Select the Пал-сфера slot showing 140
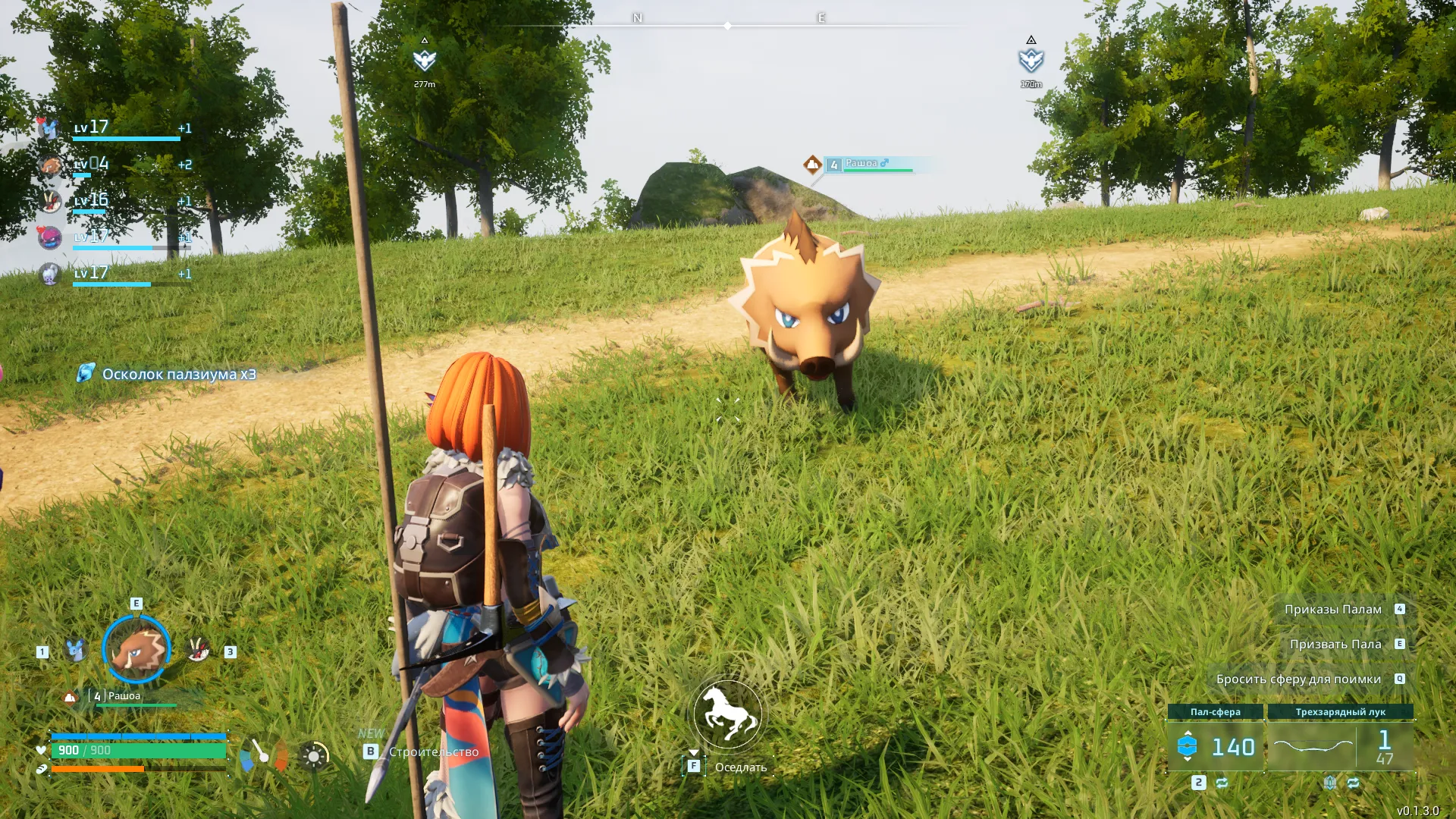Screen dimensions: 1456x819 tap(1215, 747)
